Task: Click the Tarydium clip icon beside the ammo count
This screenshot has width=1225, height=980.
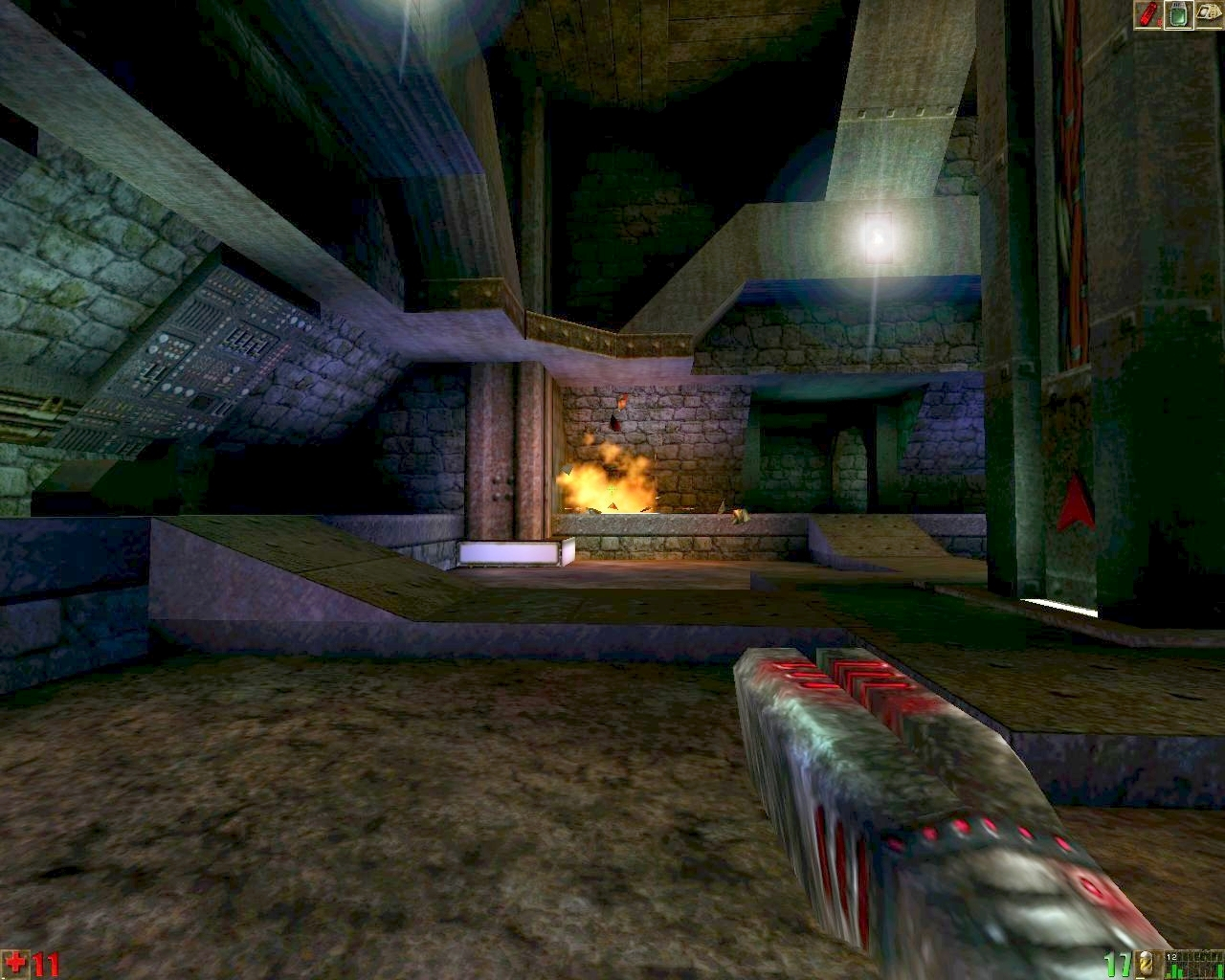Action: click(1145, 963)
